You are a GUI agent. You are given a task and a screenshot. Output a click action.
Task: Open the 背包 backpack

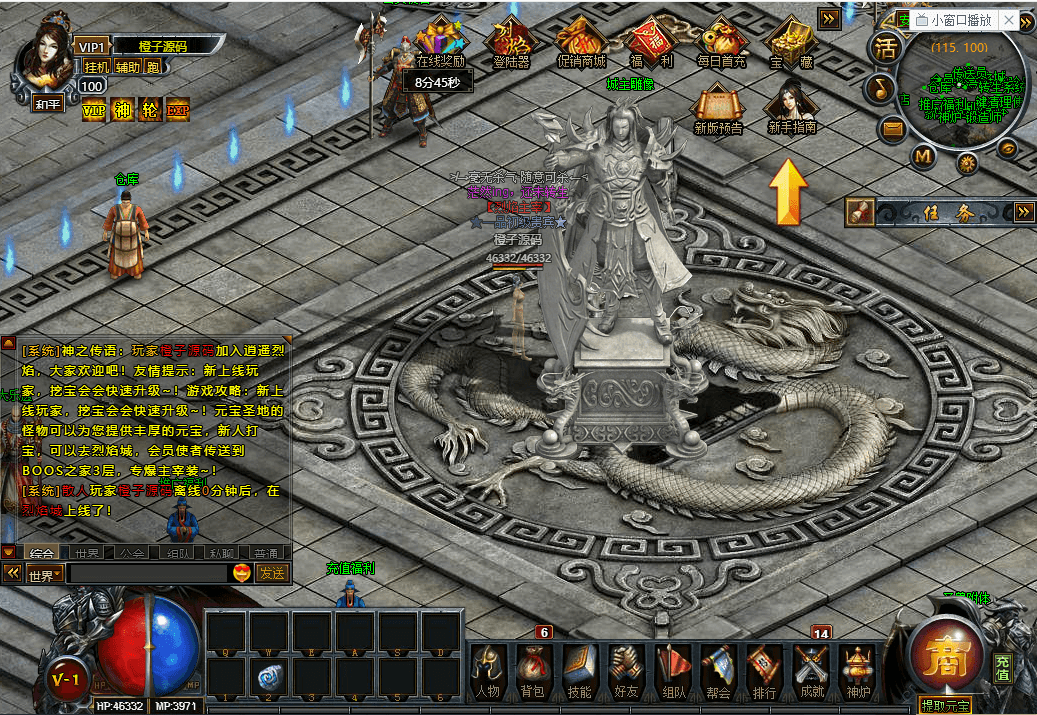click(x=534, y=668)
